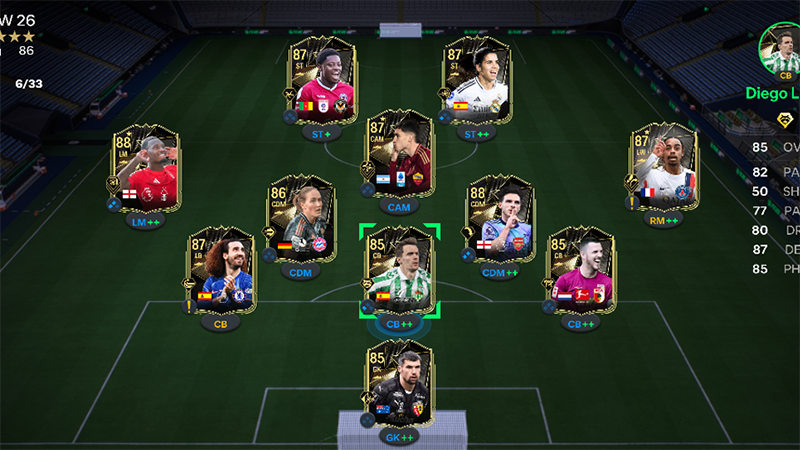Pick the 85-rated goalkeeper card
This screenshot has height=450, width=800.
398,385
